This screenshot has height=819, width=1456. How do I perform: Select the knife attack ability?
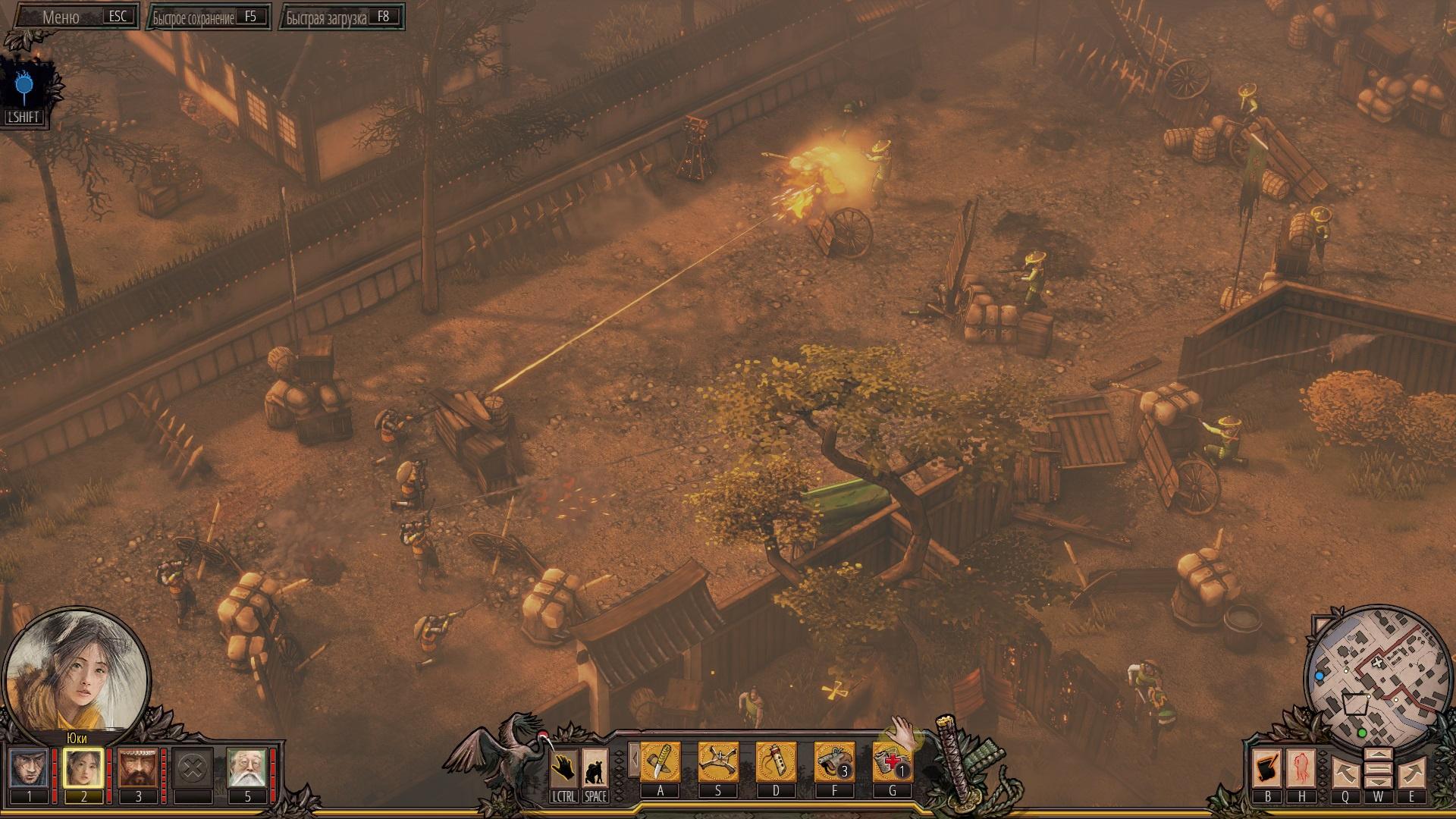click(661, 761)
